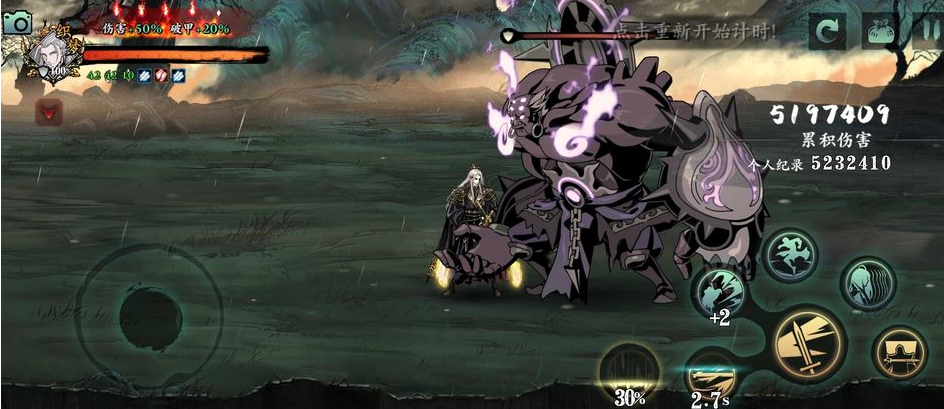Screen dimensions: 944x409
Task: Tap the skill on 2.7s cooldown
Action: [x=711, y=373]
